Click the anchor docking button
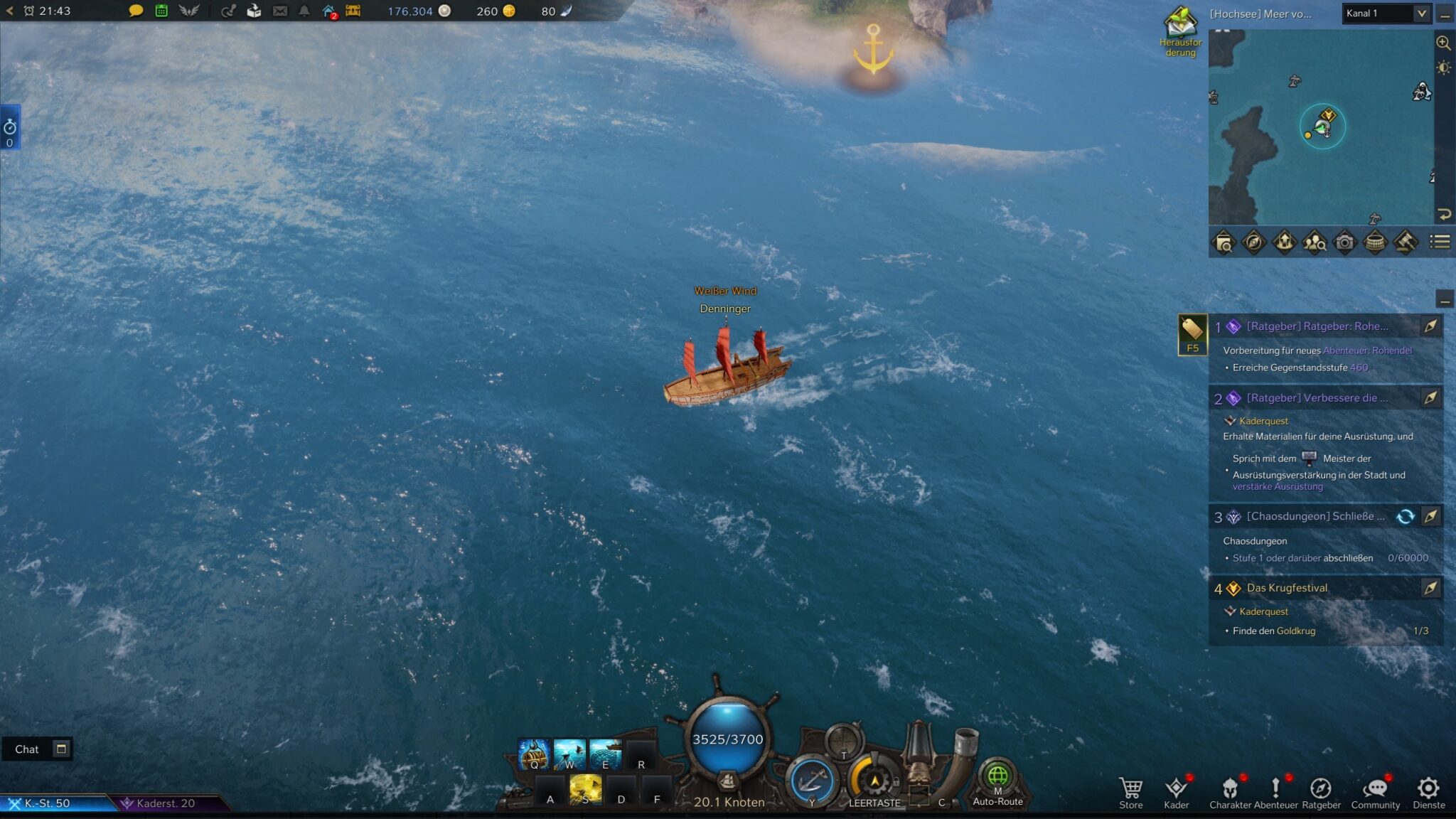The width and height of the screenshot is (1456, 819). (x=811, y=781)
